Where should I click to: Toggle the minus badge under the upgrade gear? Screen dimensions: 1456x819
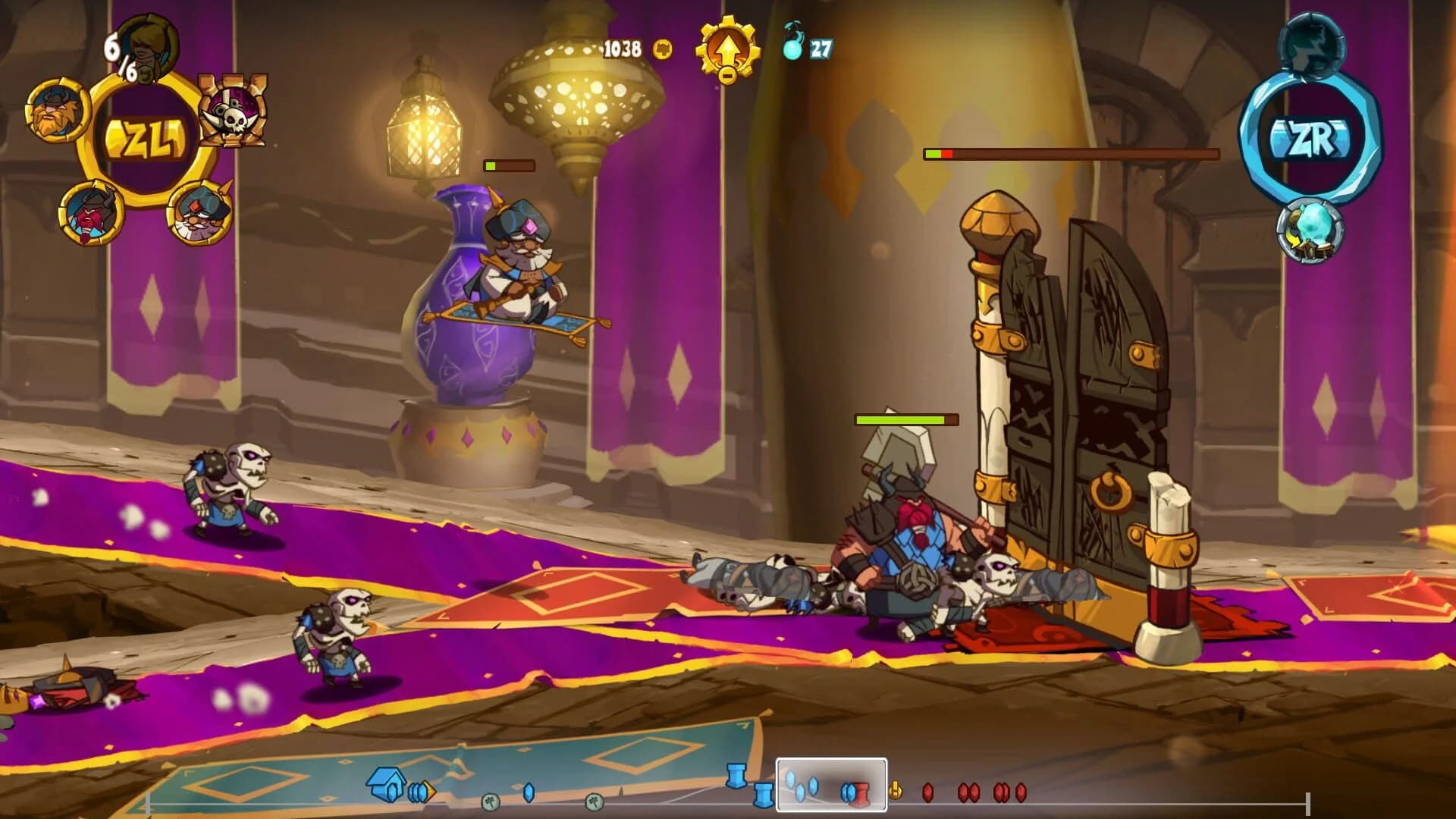(726, 76)
